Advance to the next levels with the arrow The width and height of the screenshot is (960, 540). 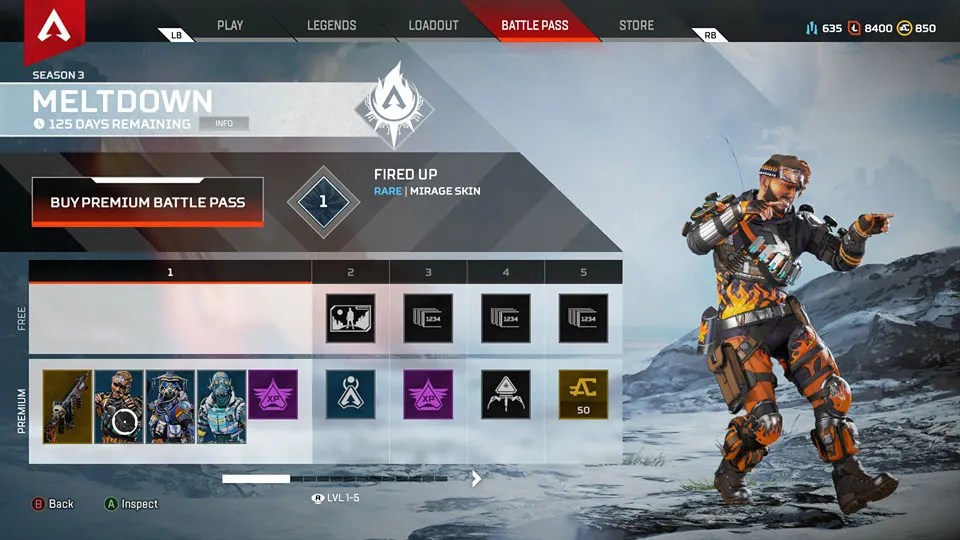point(477,479)
